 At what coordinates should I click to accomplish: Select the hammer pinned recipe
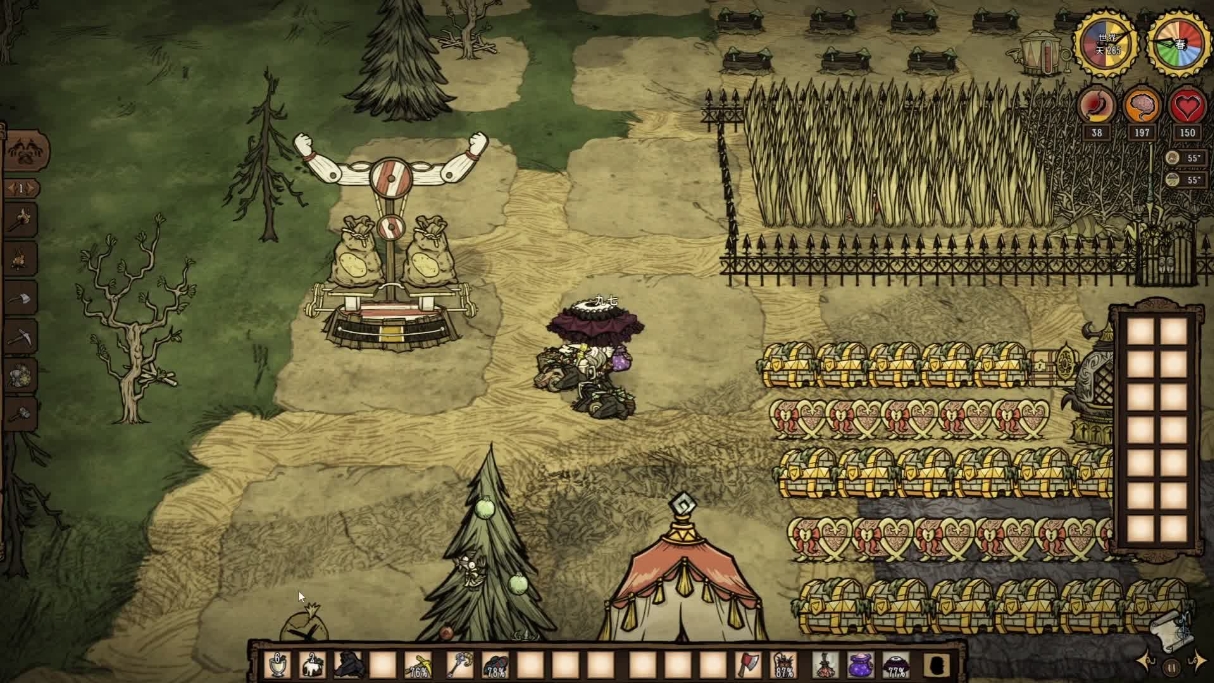coord(21,413)
